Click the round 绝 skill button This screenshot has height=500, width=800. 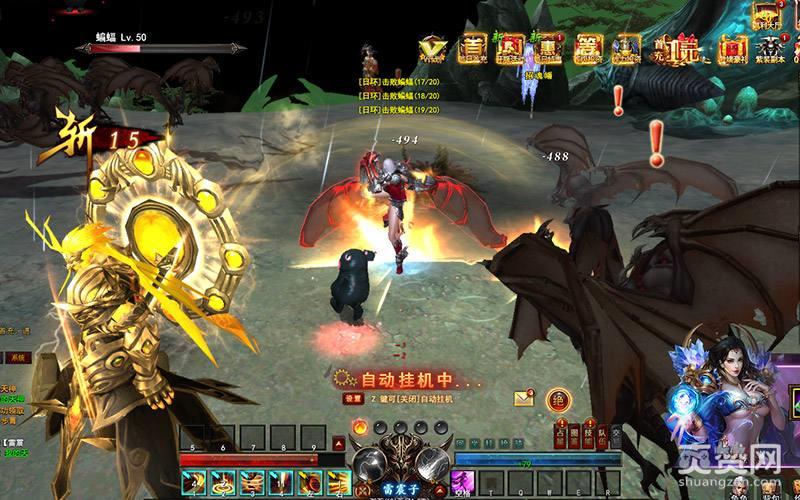[557, 400]
